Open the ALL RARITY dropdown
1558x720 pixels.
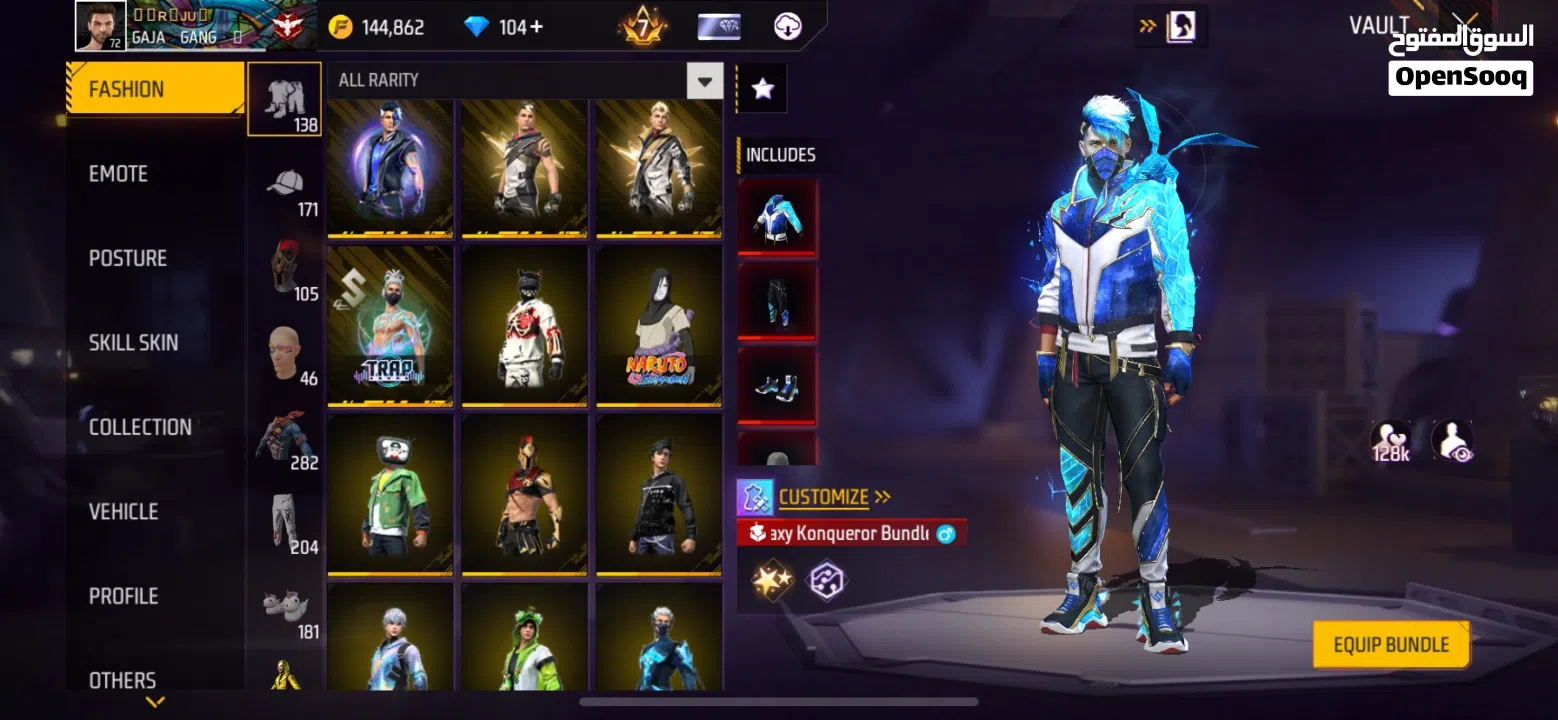[x=703, y=80]
